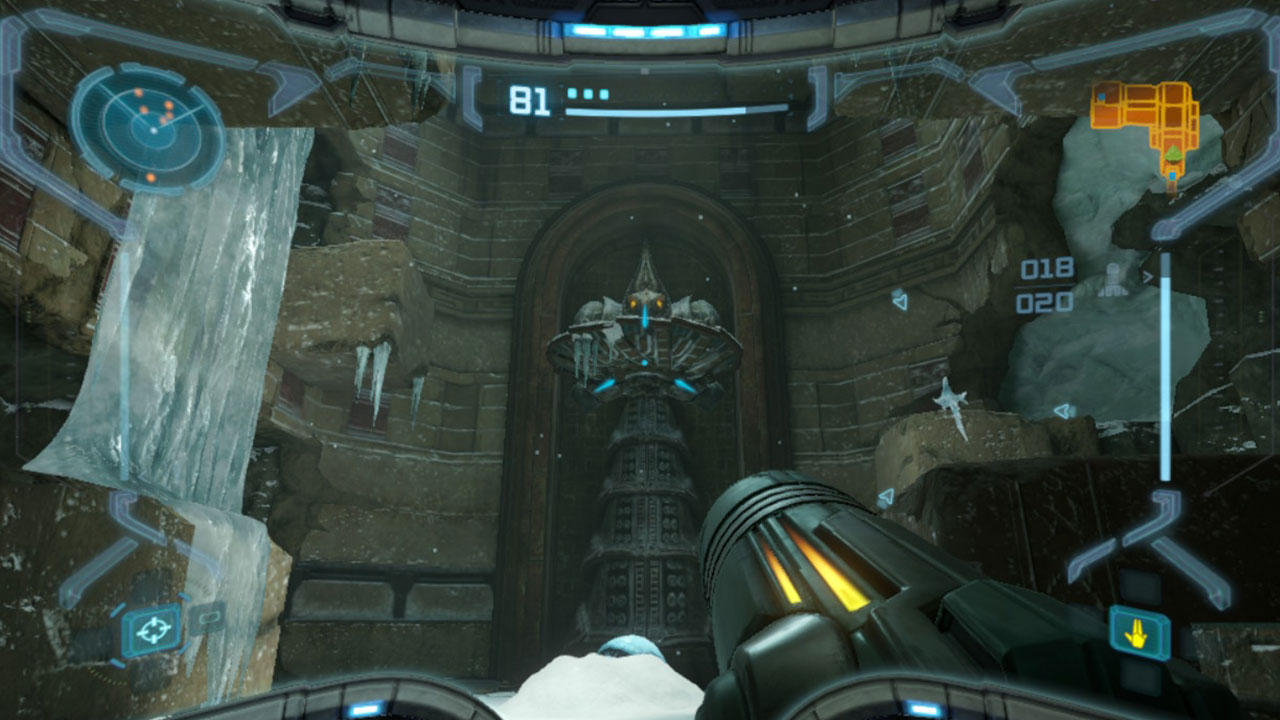Switch to the Scan Visor icon
This screenshot has width=1280, height=720.
click(207, 618)
